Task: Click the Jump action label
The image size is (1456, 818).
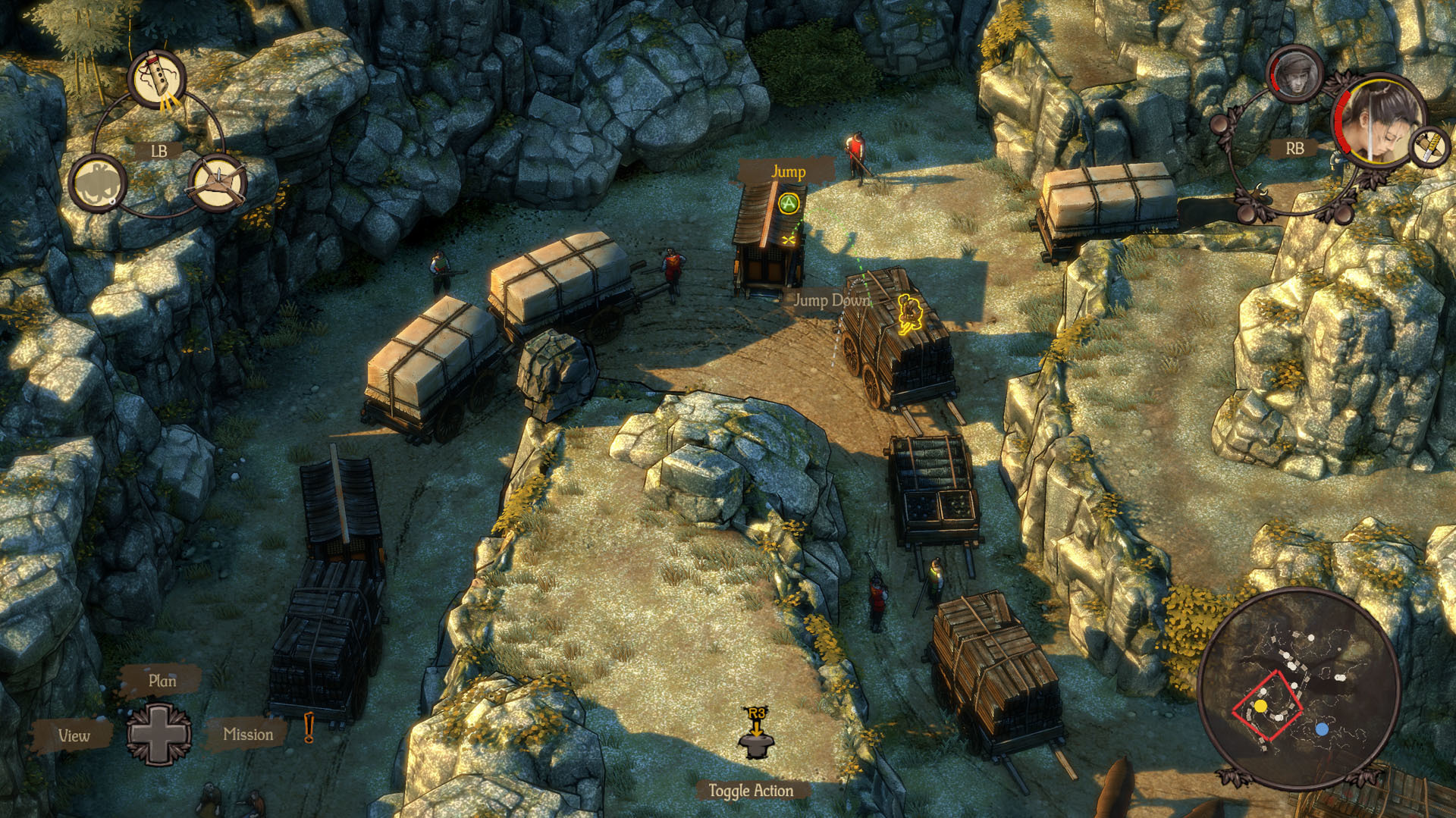Action: coord(788,171)
